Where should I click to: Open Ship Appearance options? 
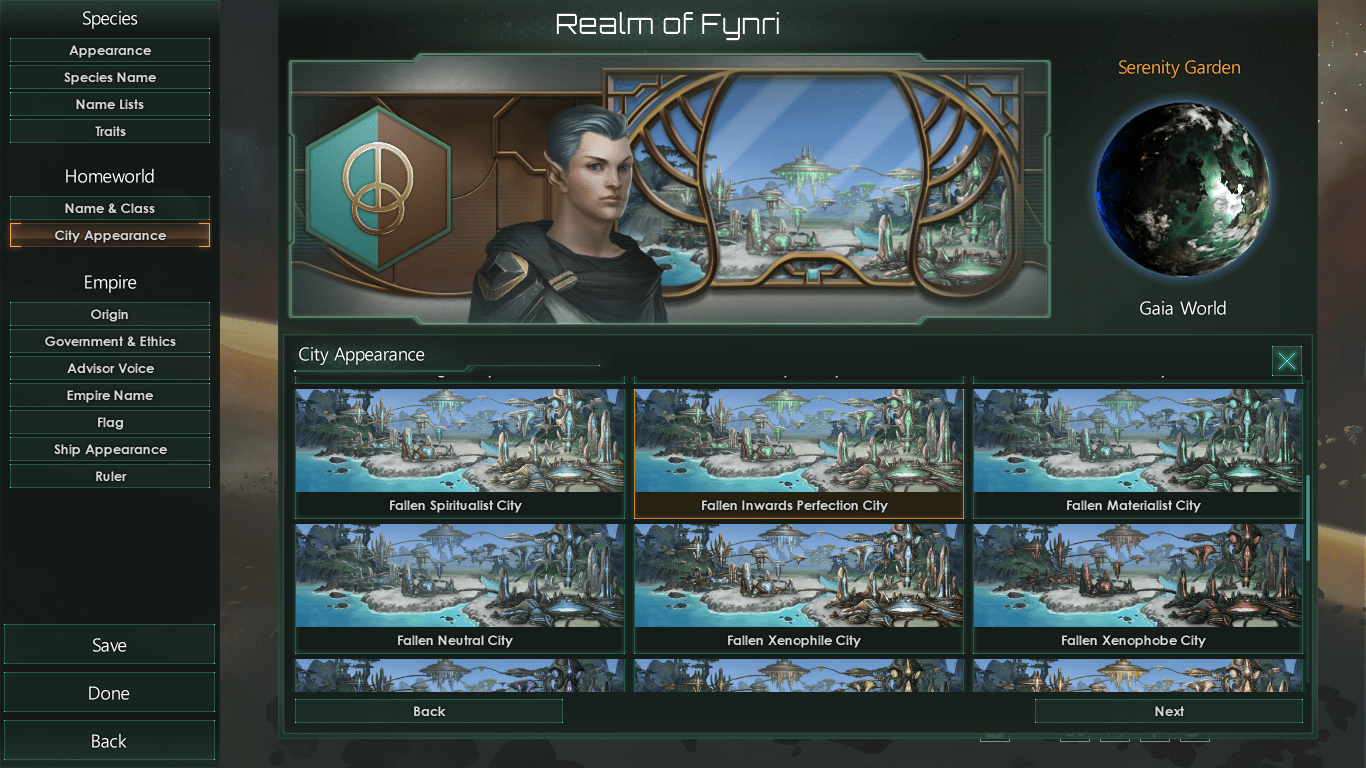coord(110,449)
